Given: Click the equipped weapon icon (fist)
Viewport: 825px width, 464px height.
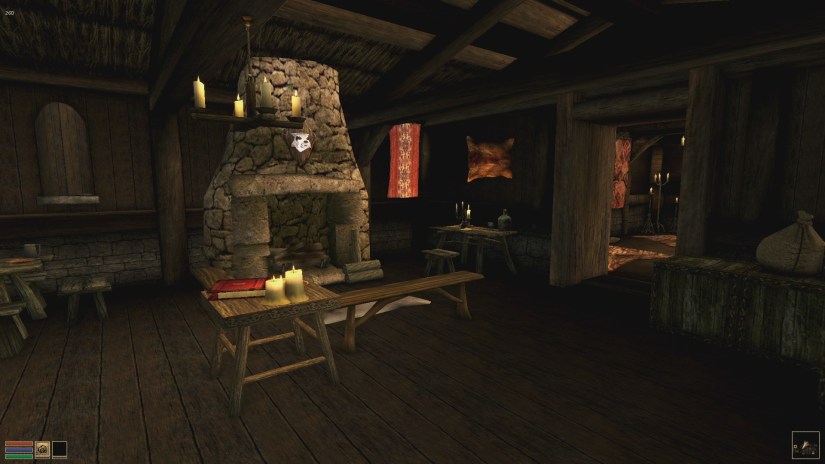Looking at the screenshot, I should click(x=43, y=449).
